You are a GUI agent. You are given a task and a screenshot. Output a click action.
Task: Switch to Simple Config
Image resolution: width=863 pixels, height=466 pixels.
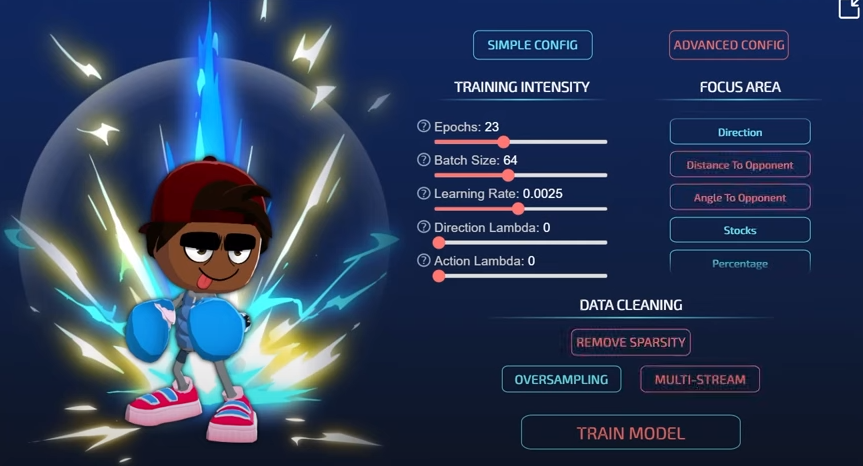532,45
